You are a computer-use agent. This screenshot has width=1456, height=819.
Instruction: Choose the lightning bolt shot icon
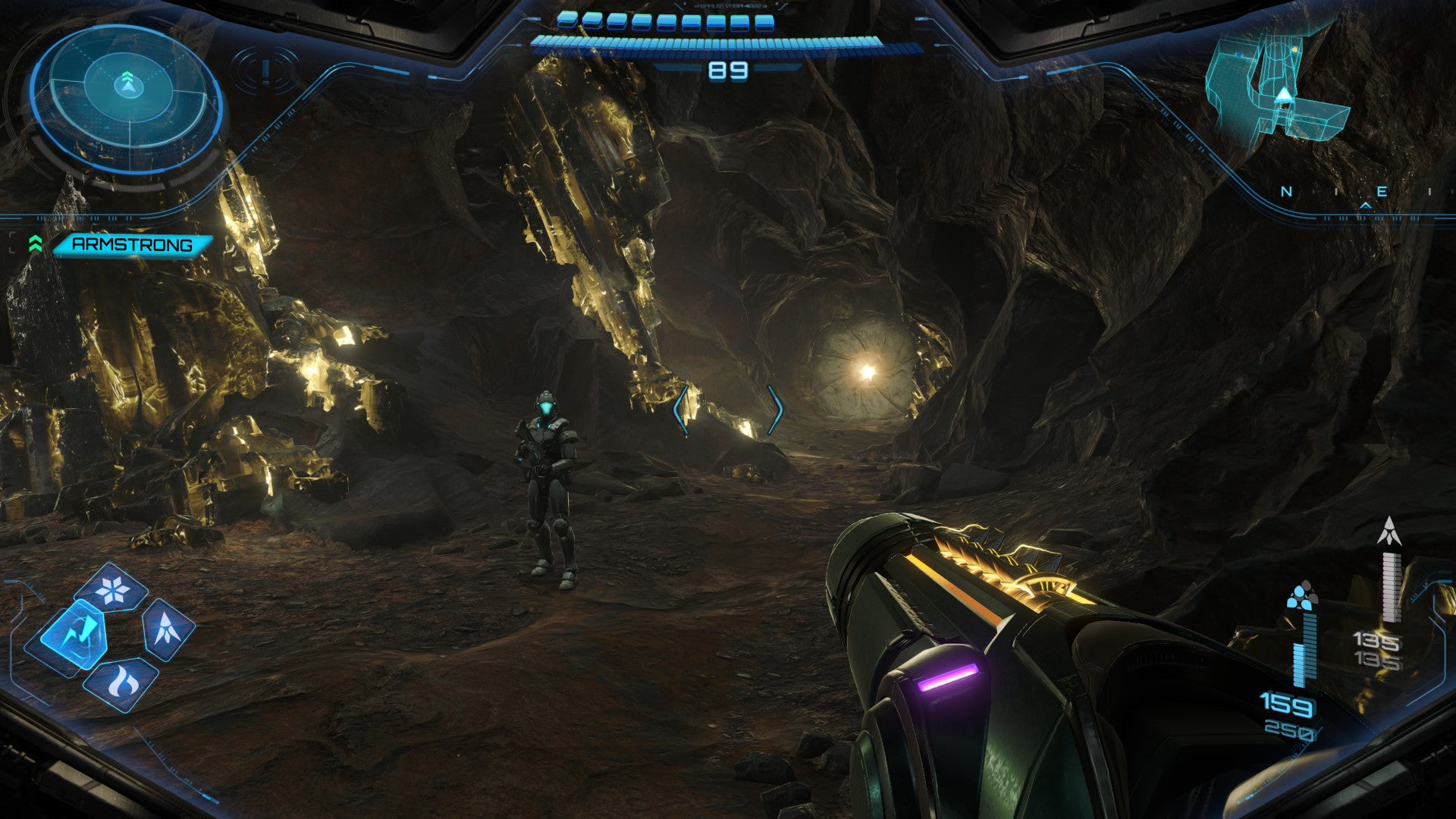(x=75, y=634)
